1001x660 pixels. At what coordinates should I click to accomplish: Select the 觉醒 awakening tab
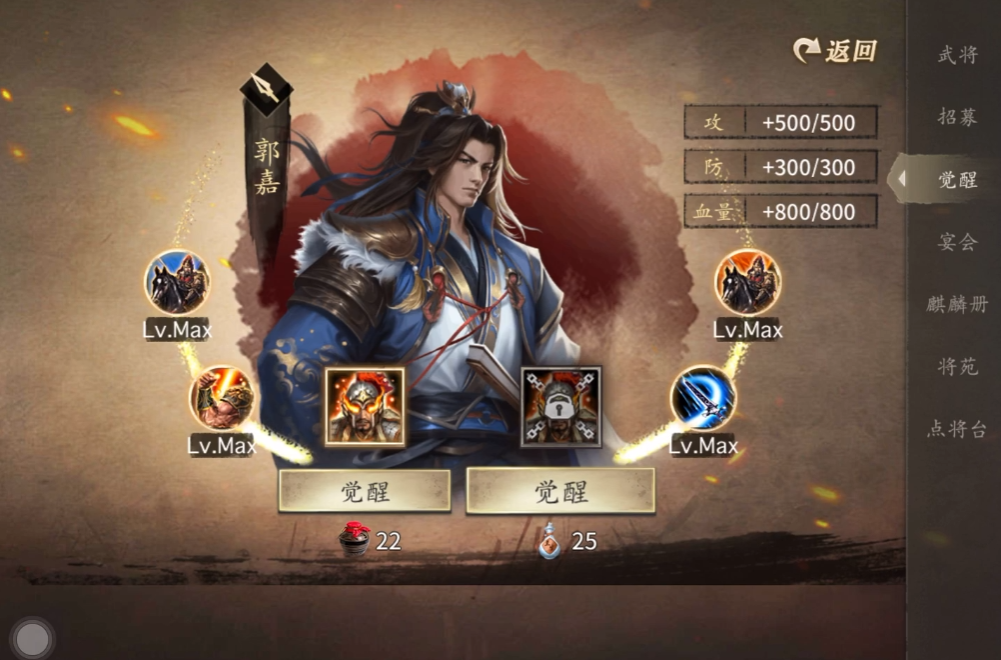pyautogui.click(x=957, y=180)
